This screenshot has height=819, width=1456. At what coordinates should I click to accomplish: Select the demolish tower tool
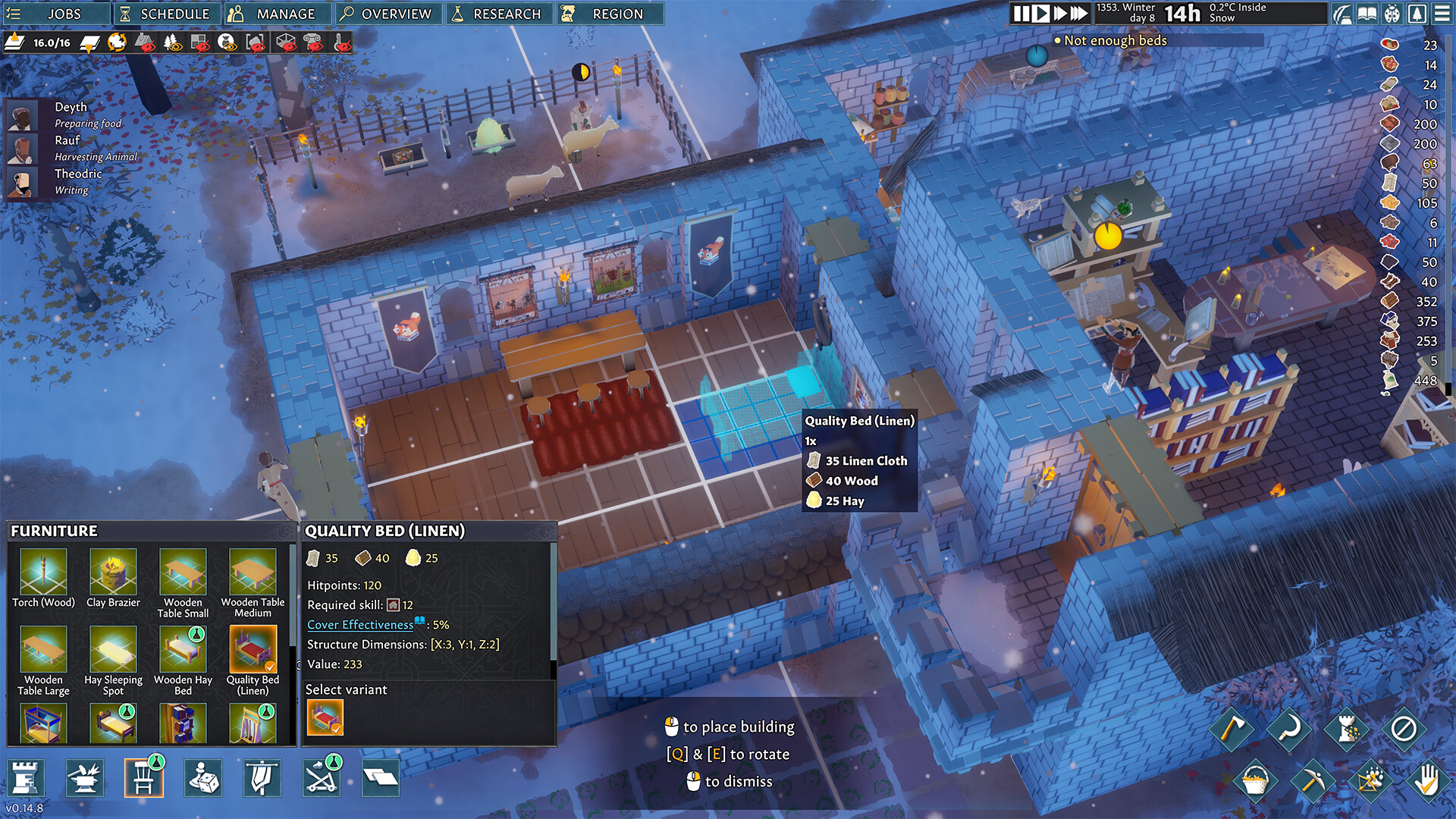[1347, 730]
